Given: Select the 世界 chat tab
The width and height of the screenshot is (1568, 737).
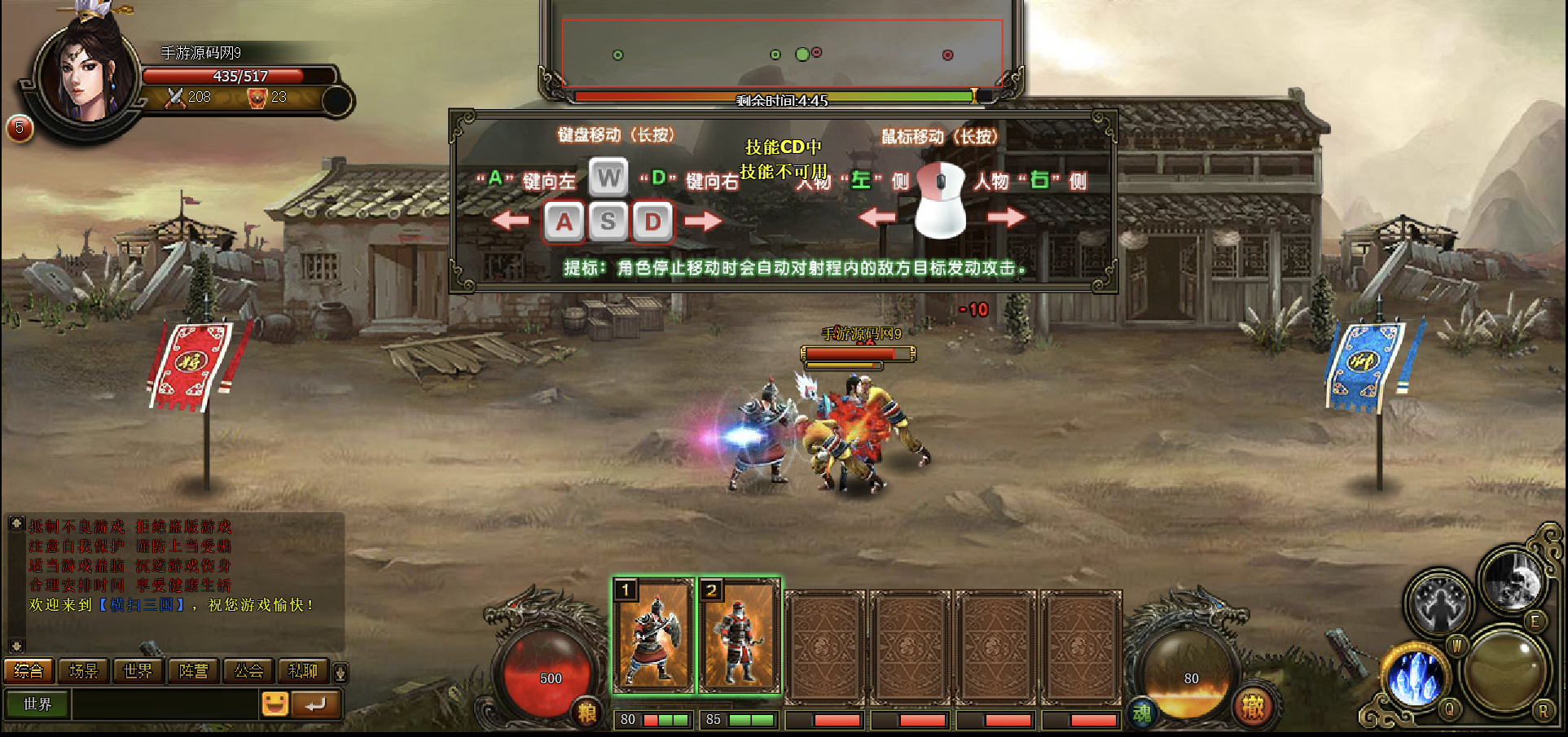Looking at the screenshot, I should click(138, 671).
